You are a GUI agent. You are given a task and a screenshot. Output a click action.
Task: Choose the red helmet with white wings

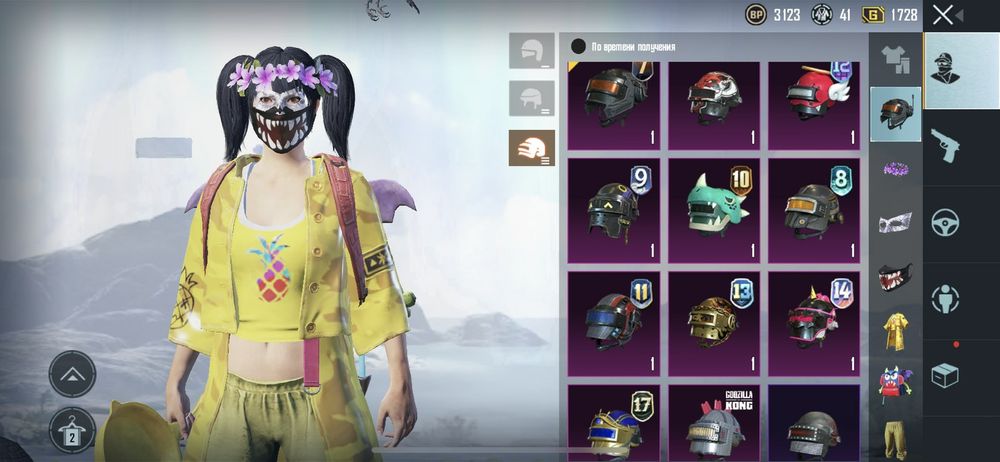click(814, 100)
